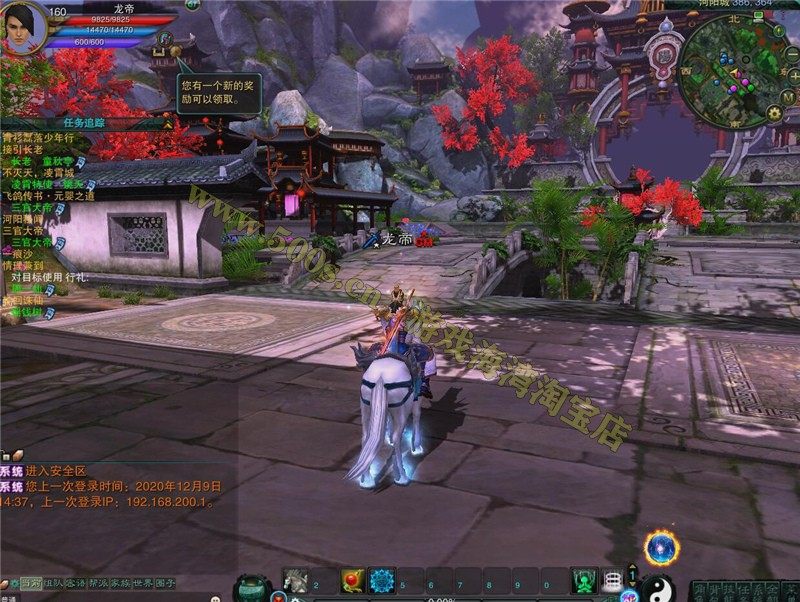
Task: Activate the blue snowflake hotbar skill
Action: pyautogui.click(x=382, y=580)
